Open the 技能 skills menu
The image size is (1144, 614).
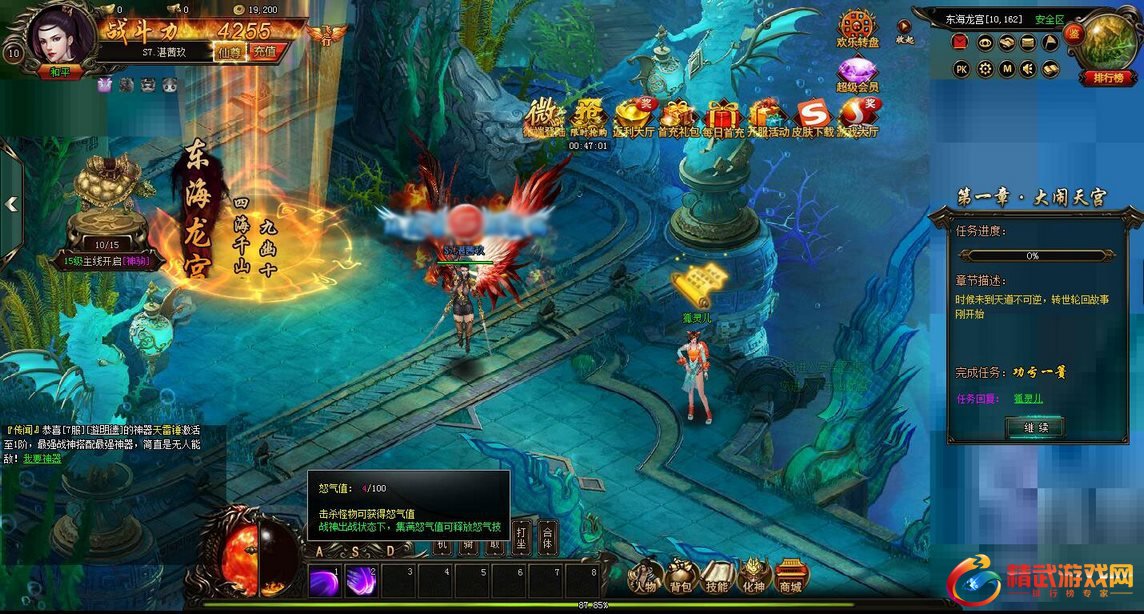(716, 577)
